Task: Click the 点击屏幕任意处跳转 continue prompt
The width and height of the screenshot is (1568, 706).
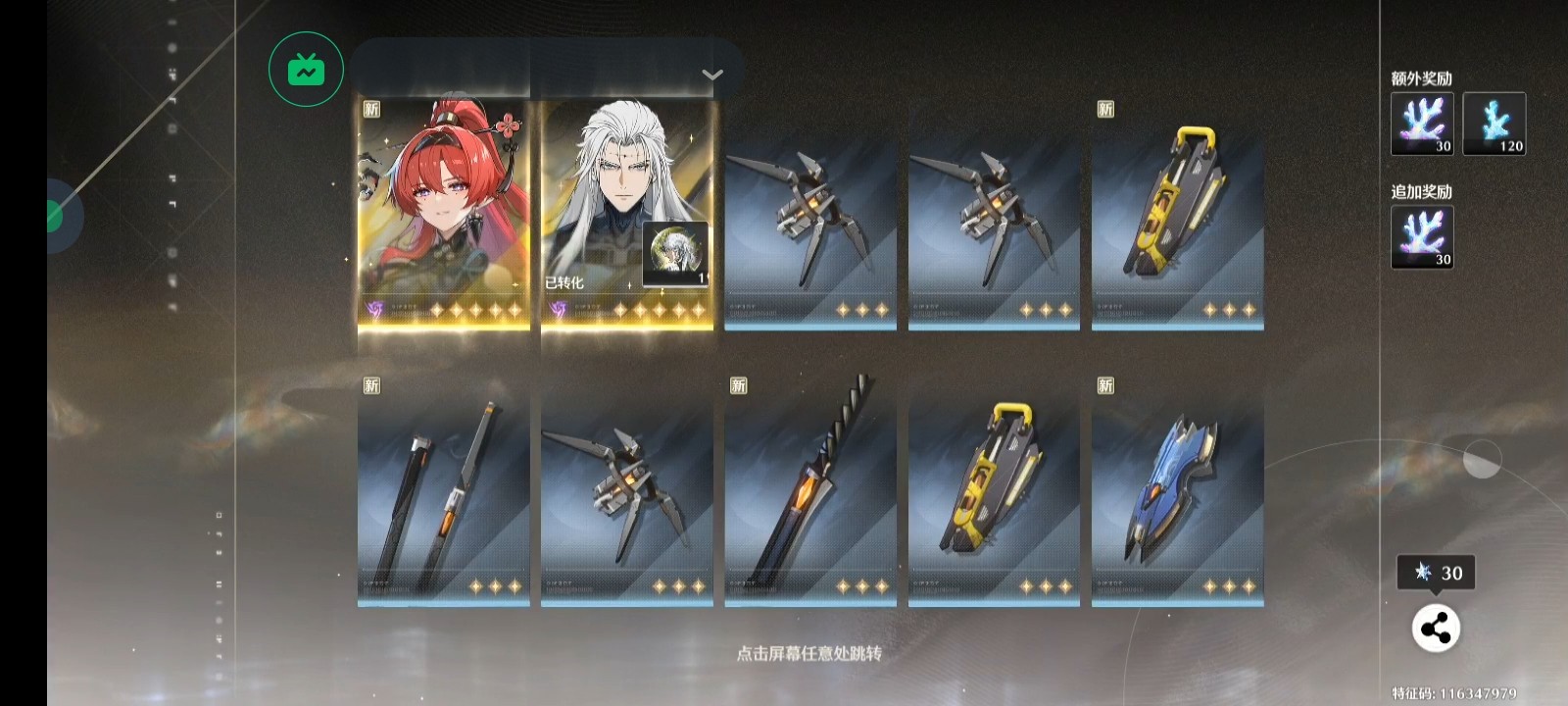Action: (809, 653)
